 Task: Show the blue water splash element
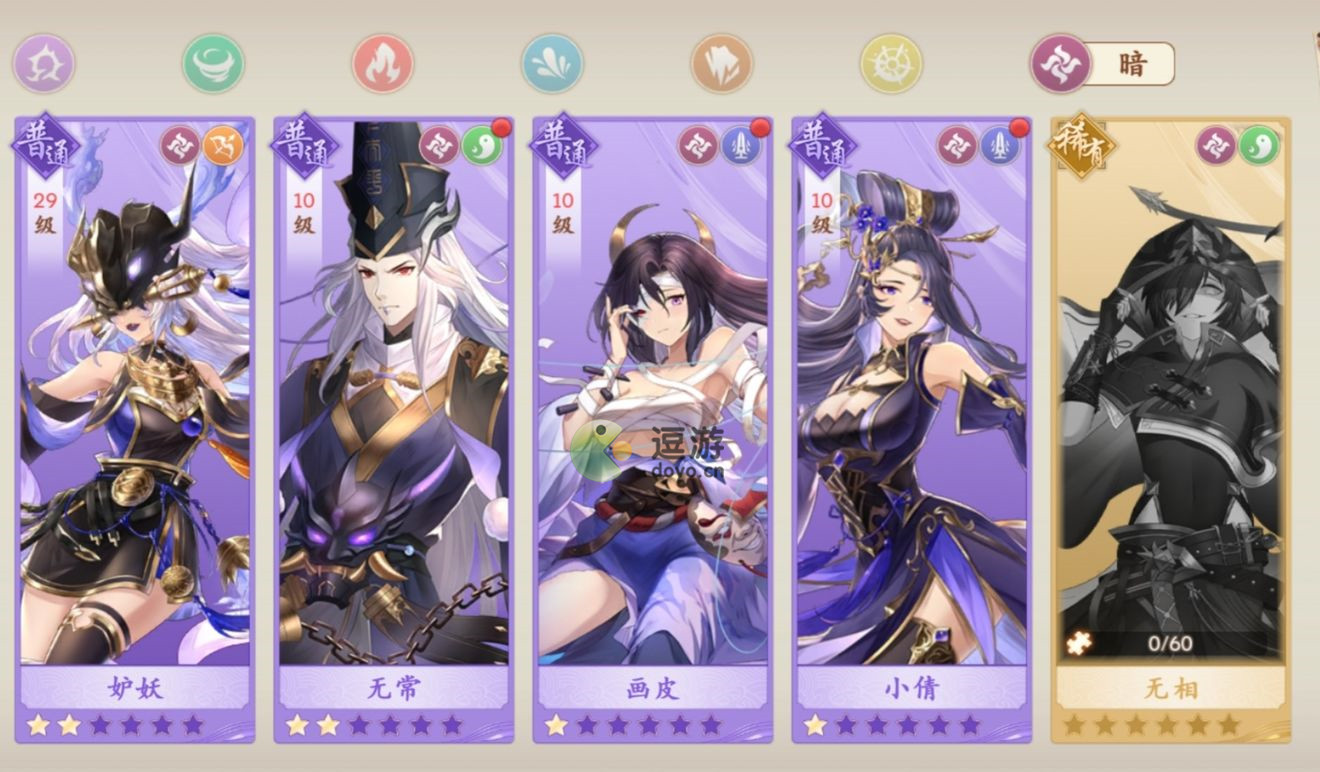click(x=552, y=64)
